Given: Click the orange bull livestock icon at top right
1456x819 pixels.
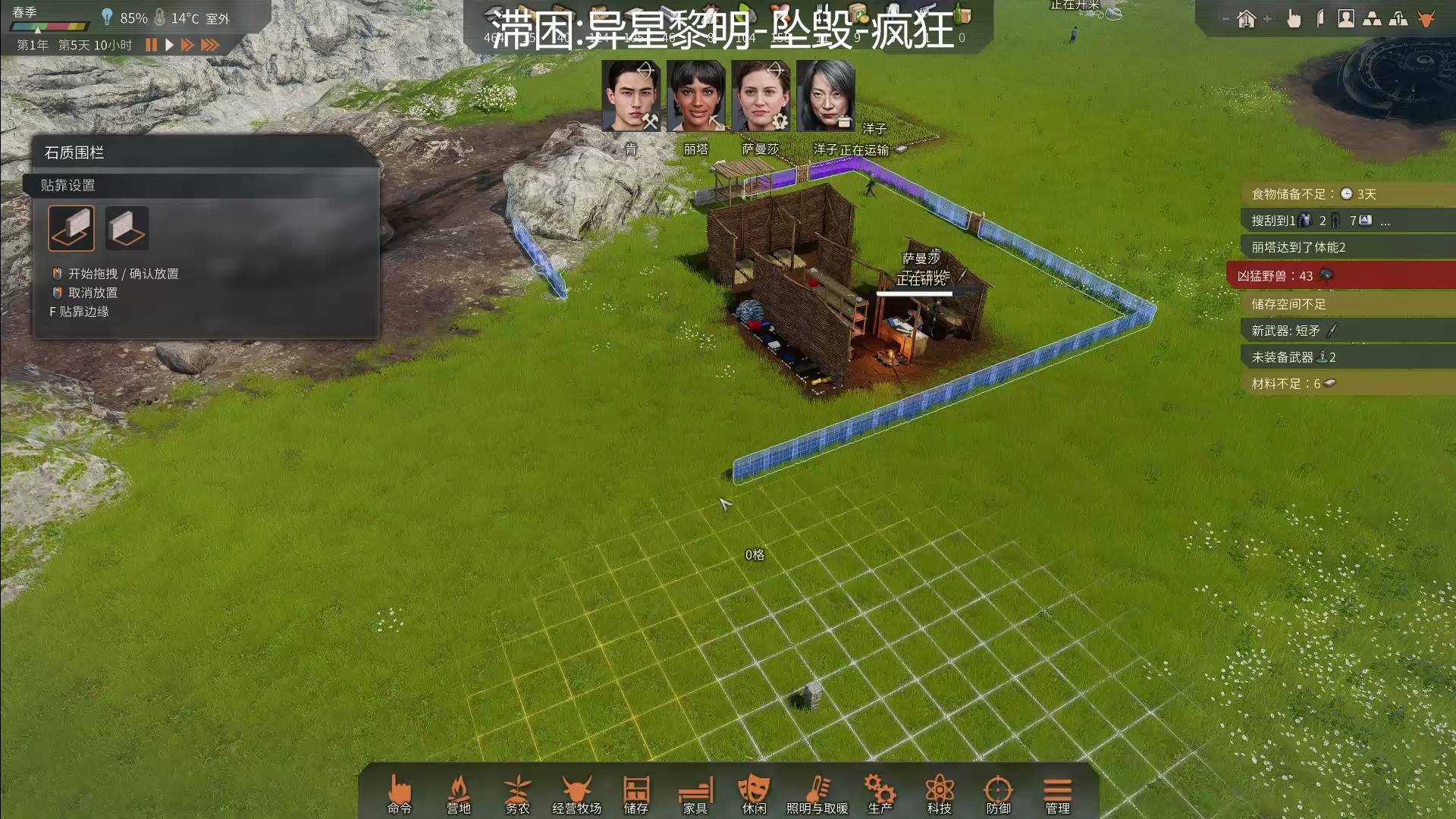Looking at the screenshot, I should [1426, 17].
